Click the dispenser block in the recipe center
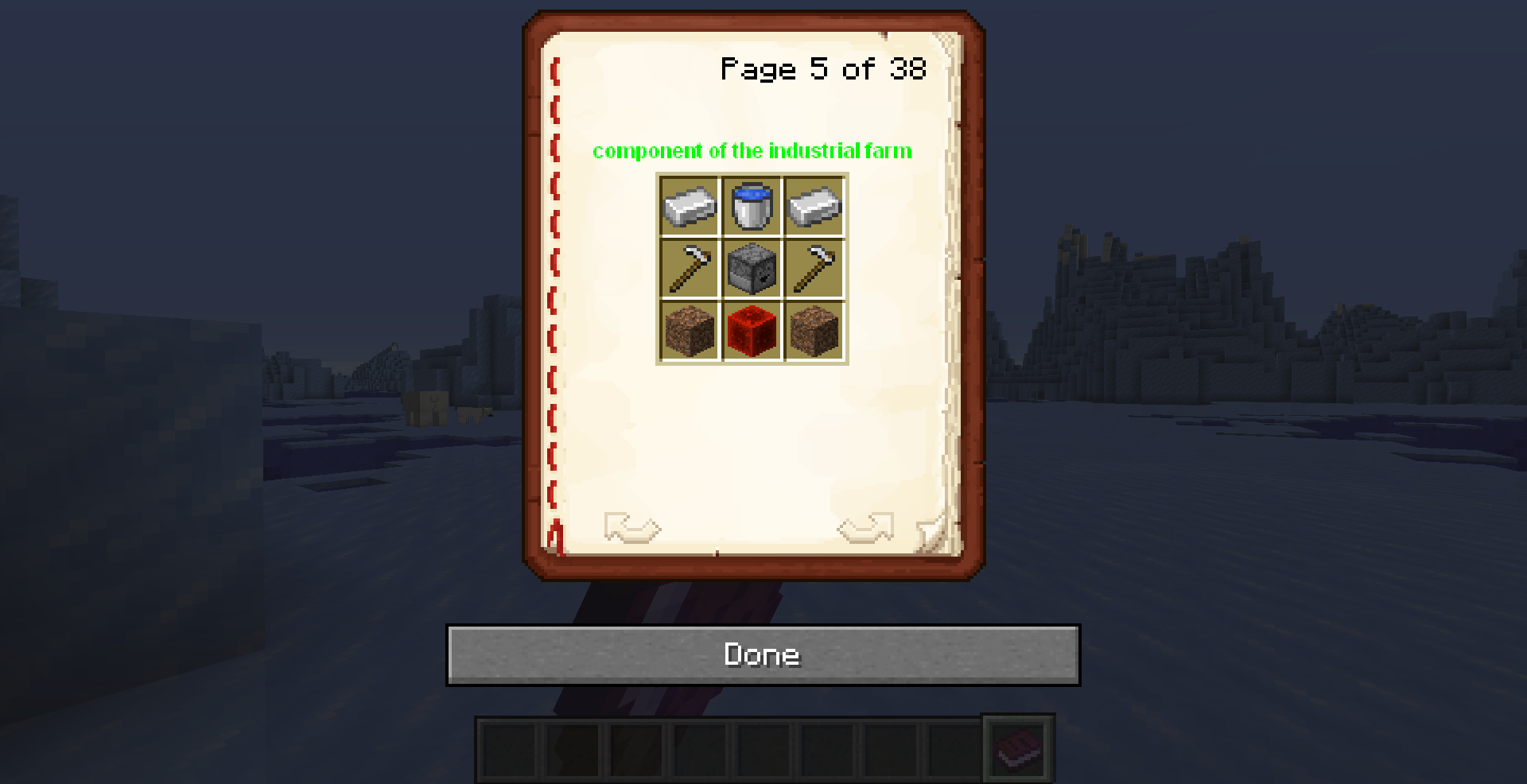 pos(752,269)
